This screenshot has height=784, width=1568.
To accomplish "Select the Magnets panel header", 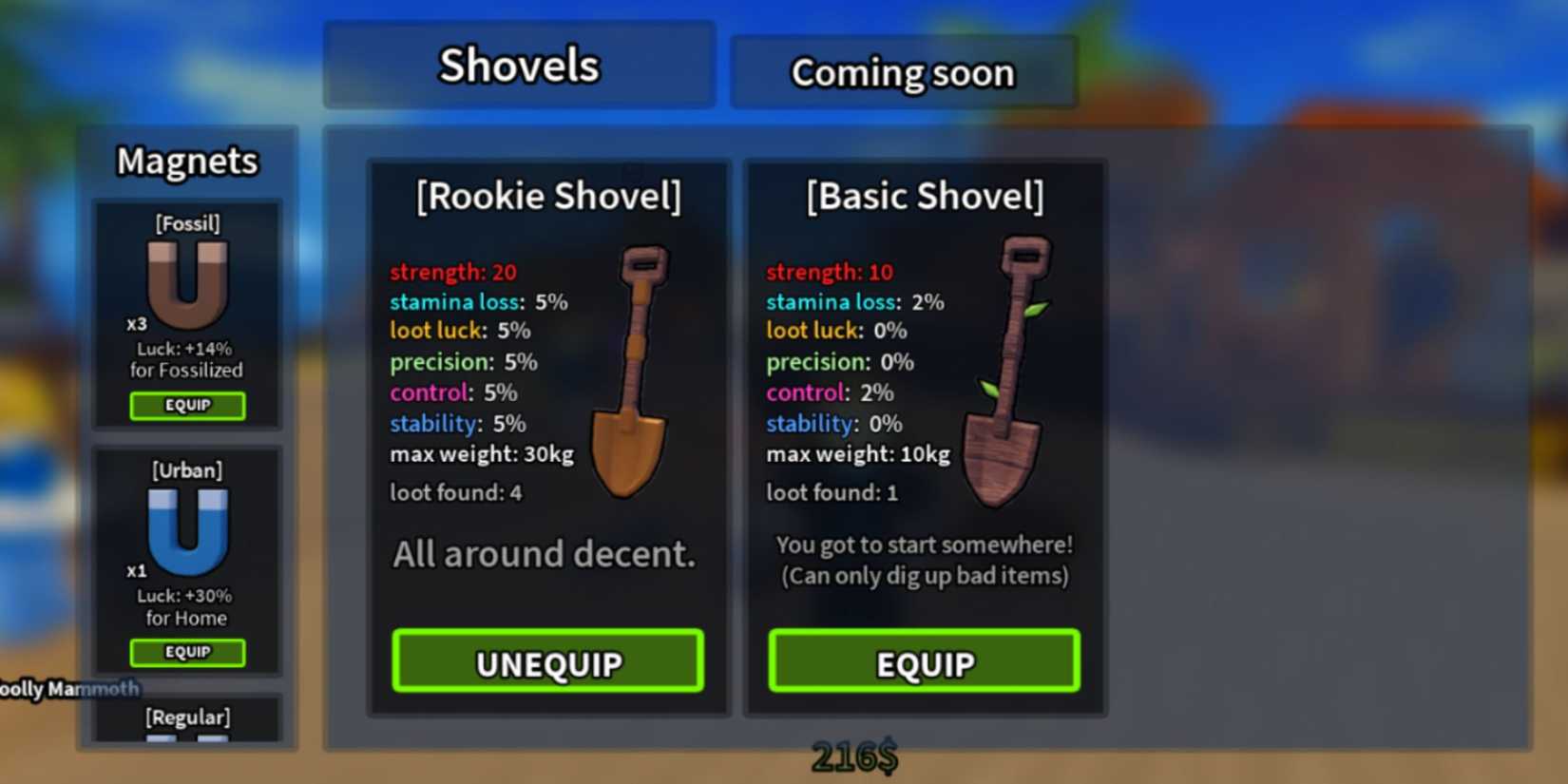I will [186, 162].
